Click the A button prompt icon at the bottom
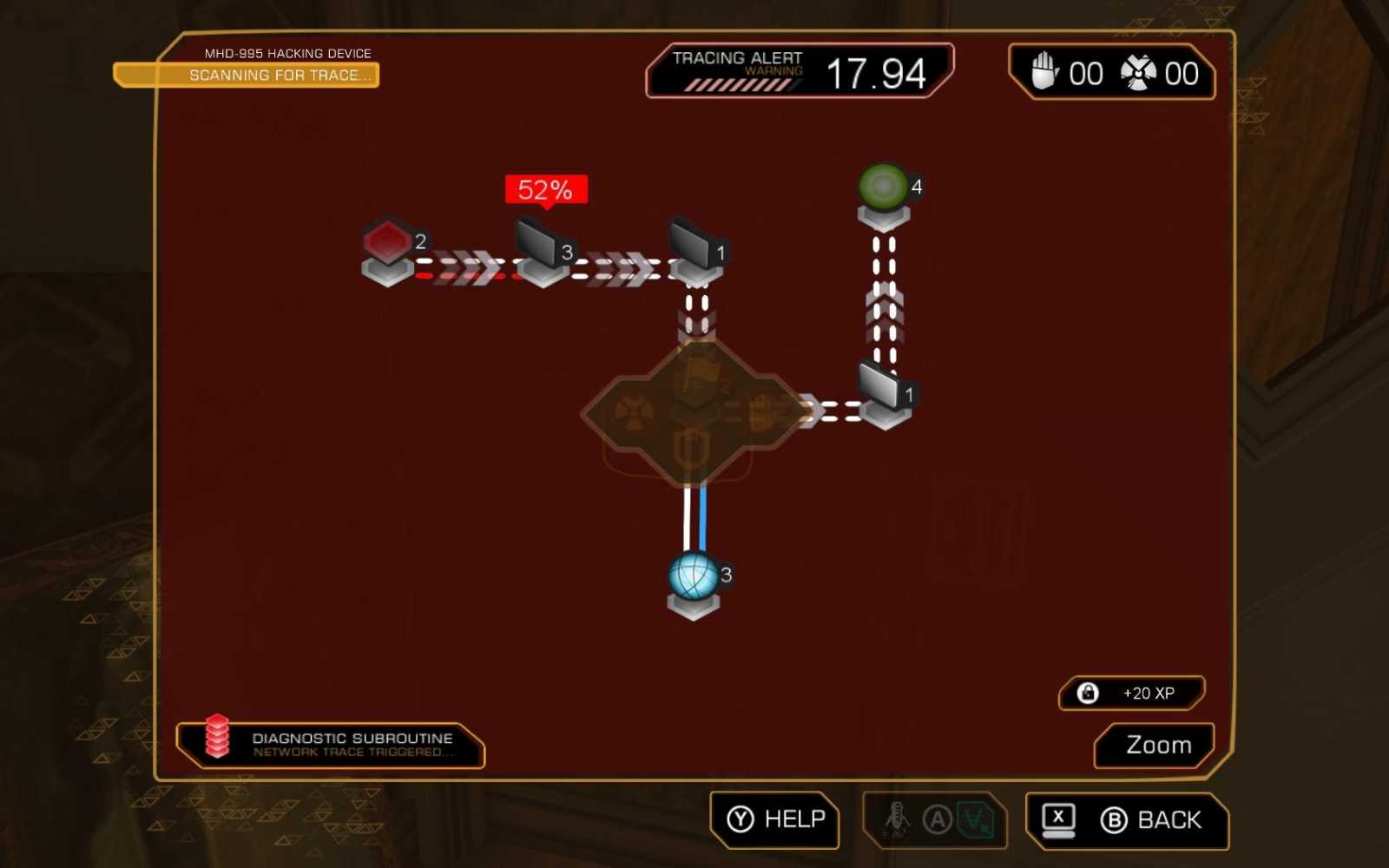The width and height of the screenshot is (1389, 868). pyautogui.click(x=936, y=819)
